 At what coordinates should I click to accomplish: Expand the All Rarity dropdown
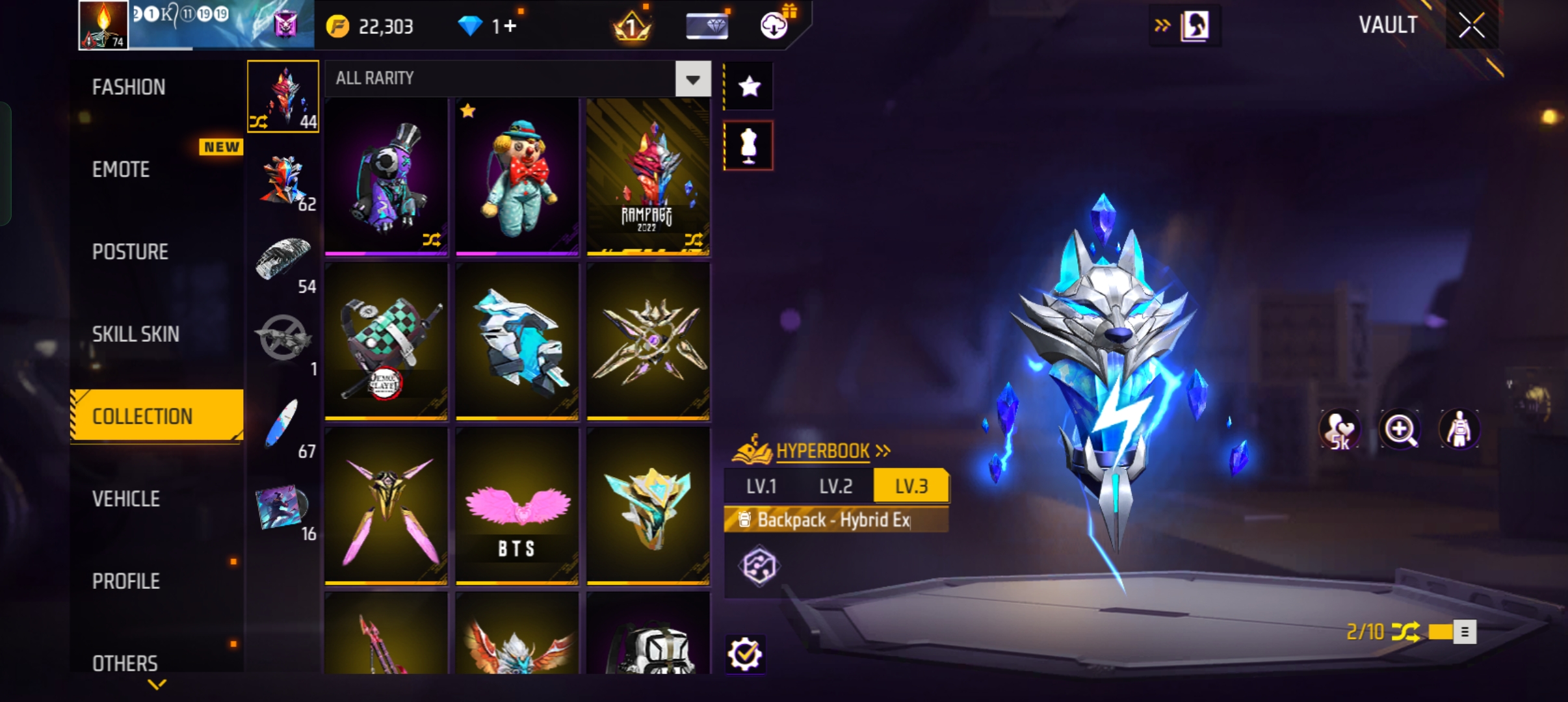click(693, 79)
